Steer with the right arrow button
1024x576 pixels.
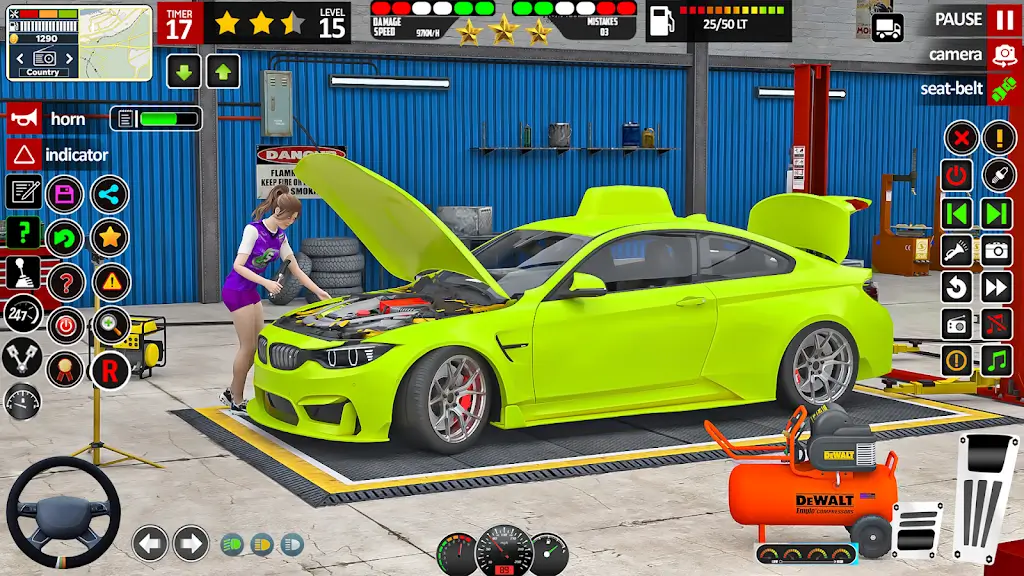pyautogui.click(x=191, y=543)
